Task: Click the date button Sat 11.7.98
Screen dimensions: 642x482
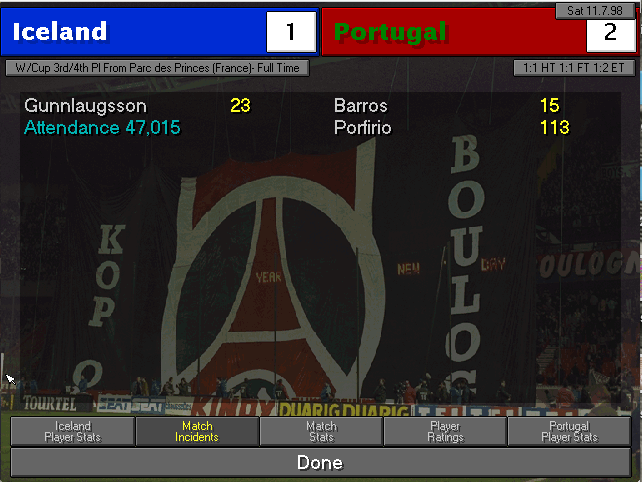Action: click(594, 10)
